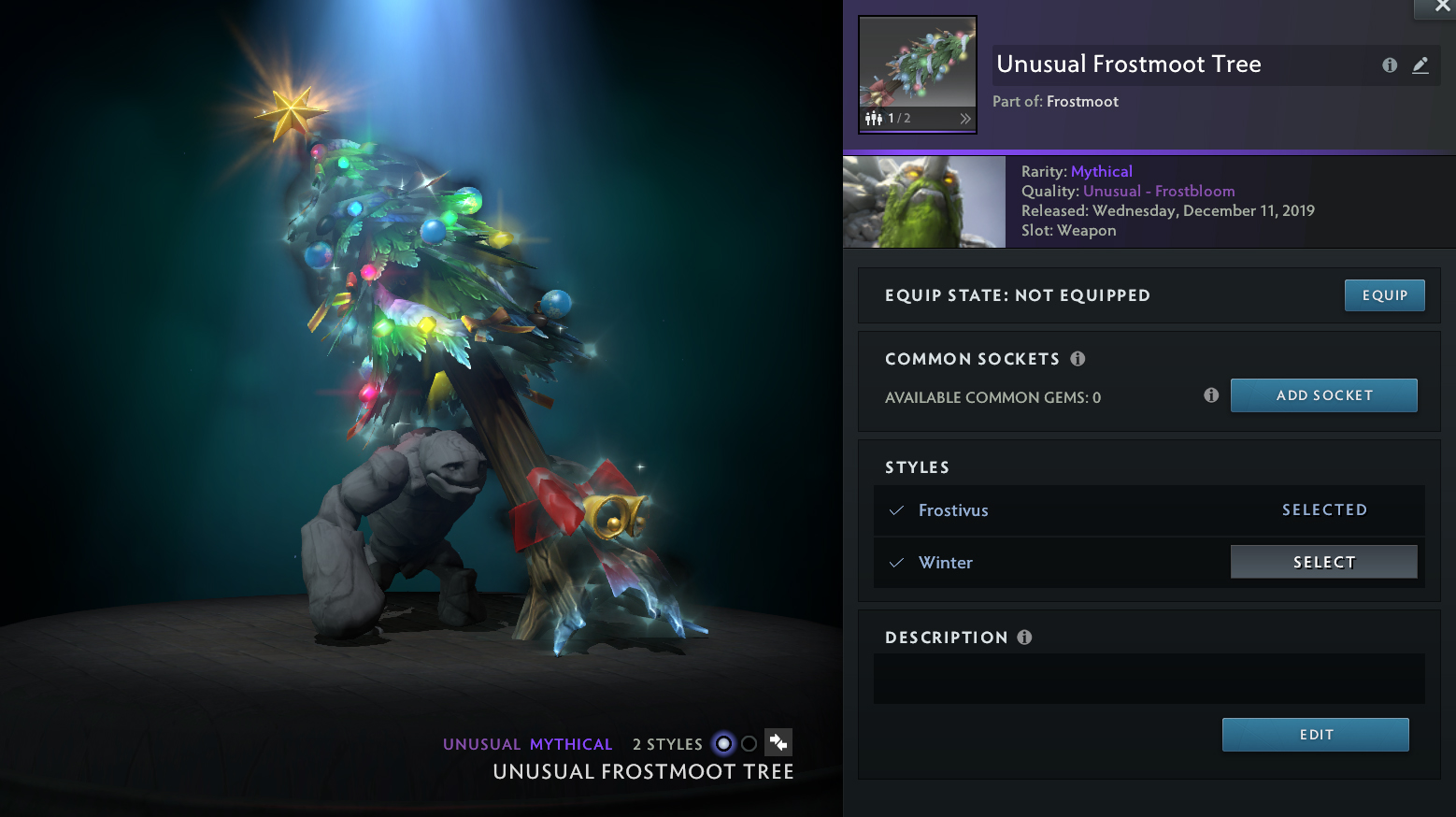Image resolution: width=1456 pixels, height=817 pixels.
Task: Click the empty description text field
Action: [1149, 679]
